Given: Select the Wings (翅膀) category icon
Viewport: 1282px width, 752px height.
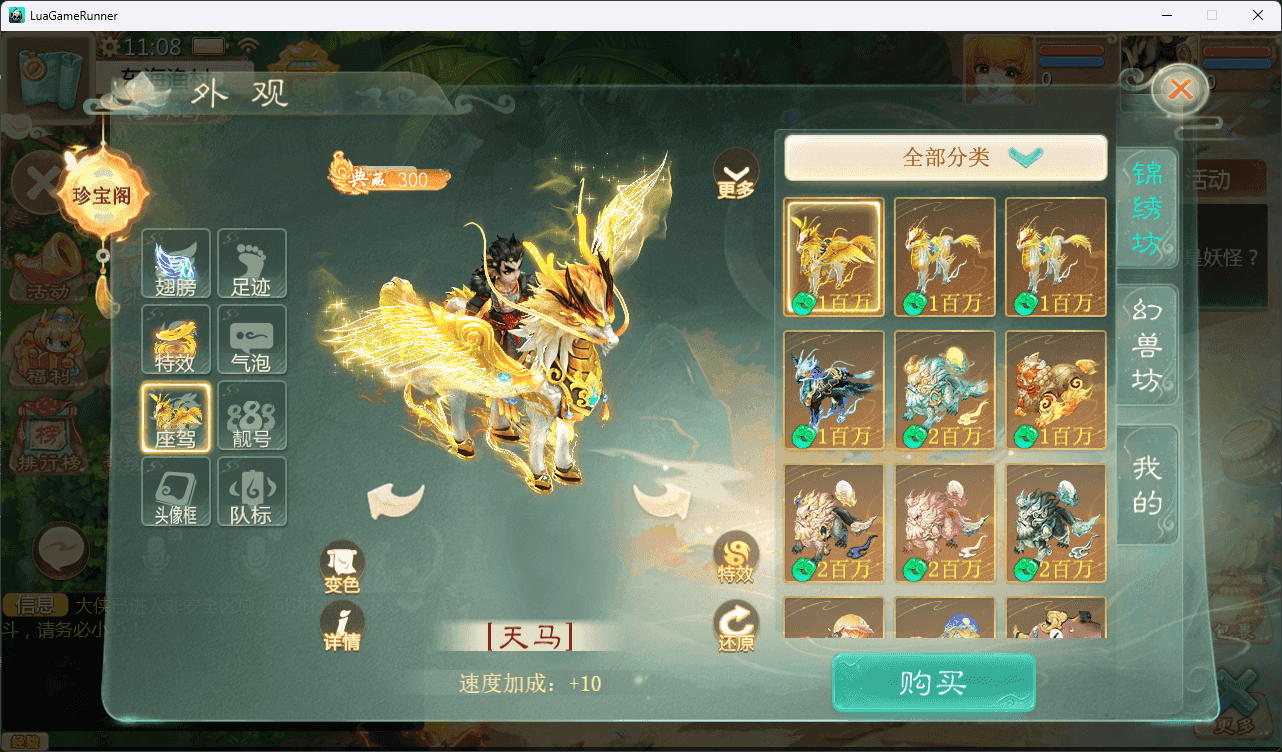Looking at the screenshot, I should click(175, 264).
